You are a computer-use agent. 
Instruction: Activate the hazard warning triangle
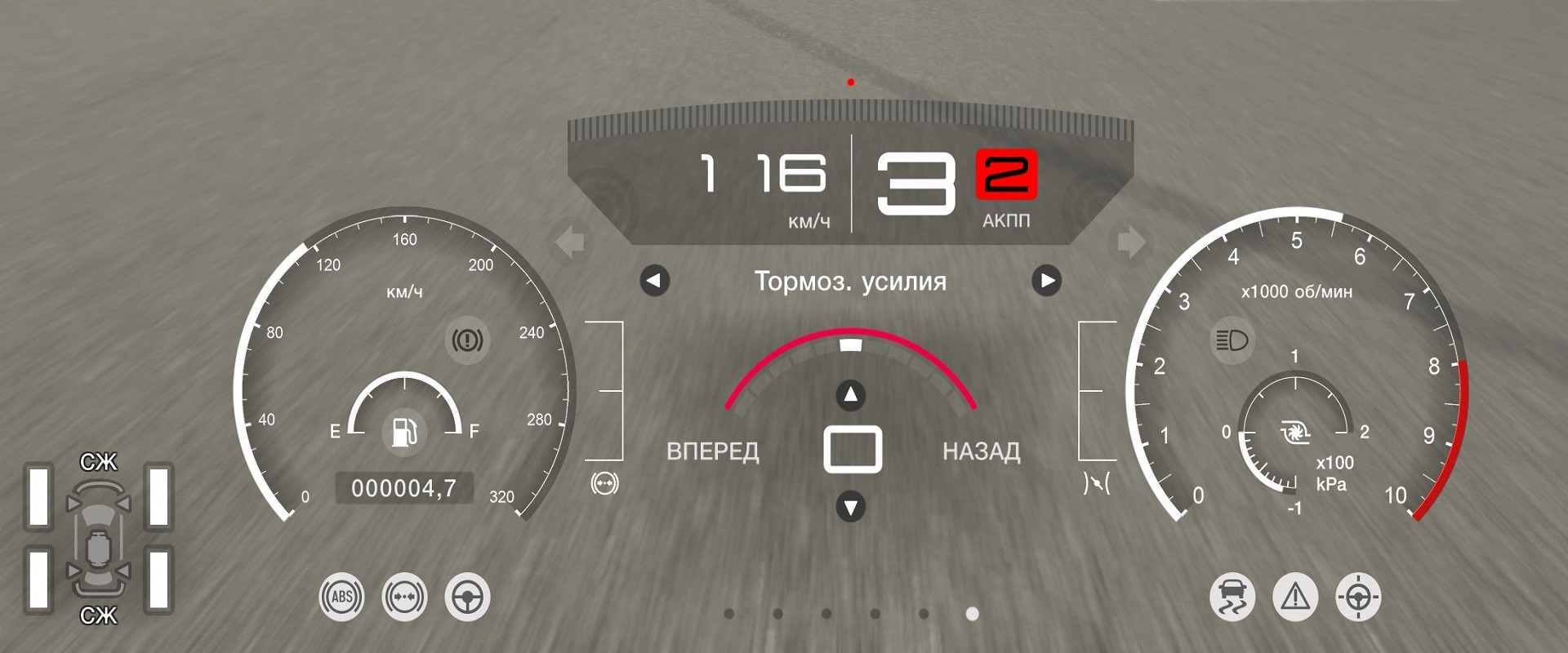point(1294,597)
